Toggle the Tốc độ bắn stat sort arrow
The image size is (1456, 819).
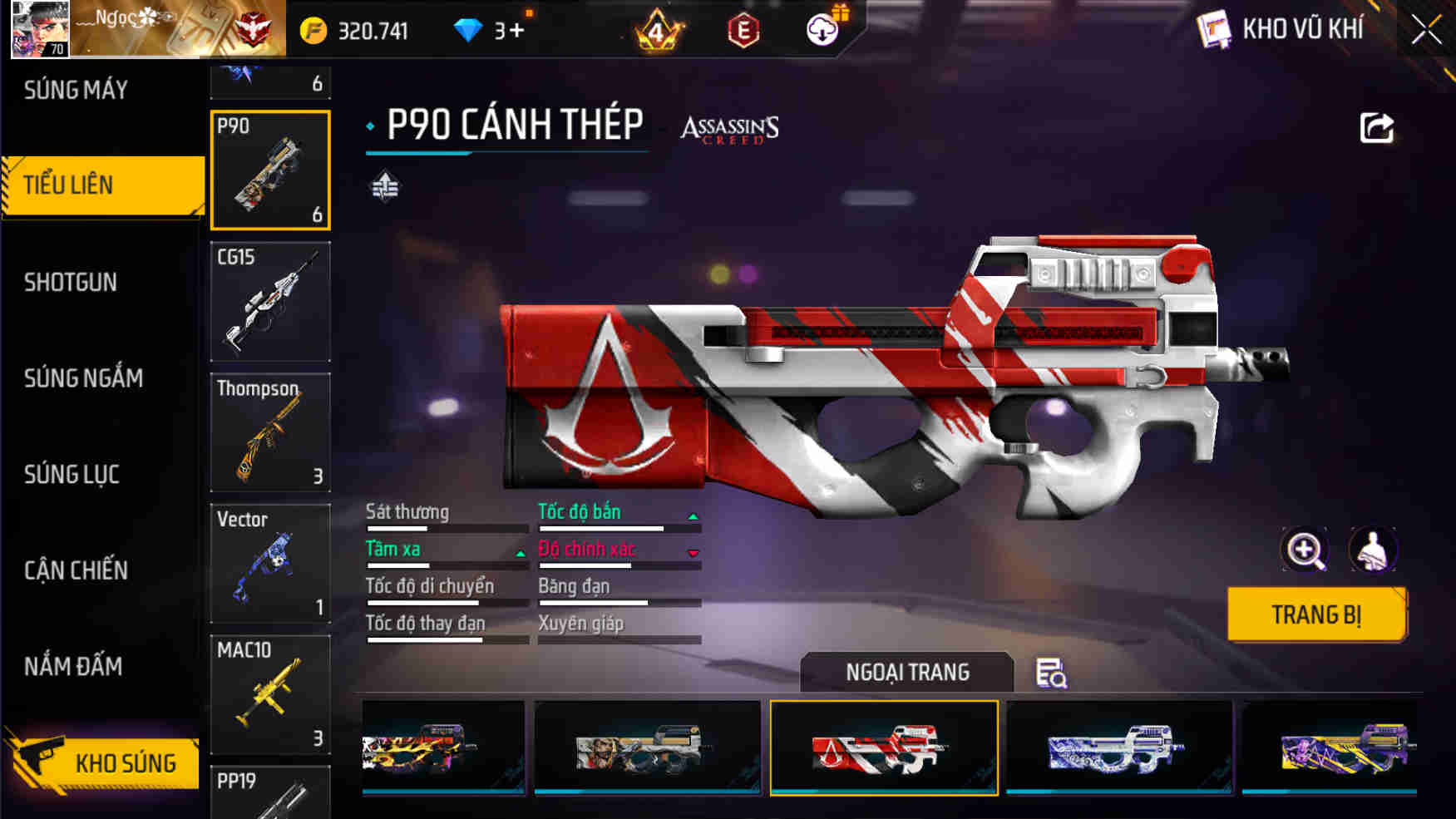tap(693, 516)
